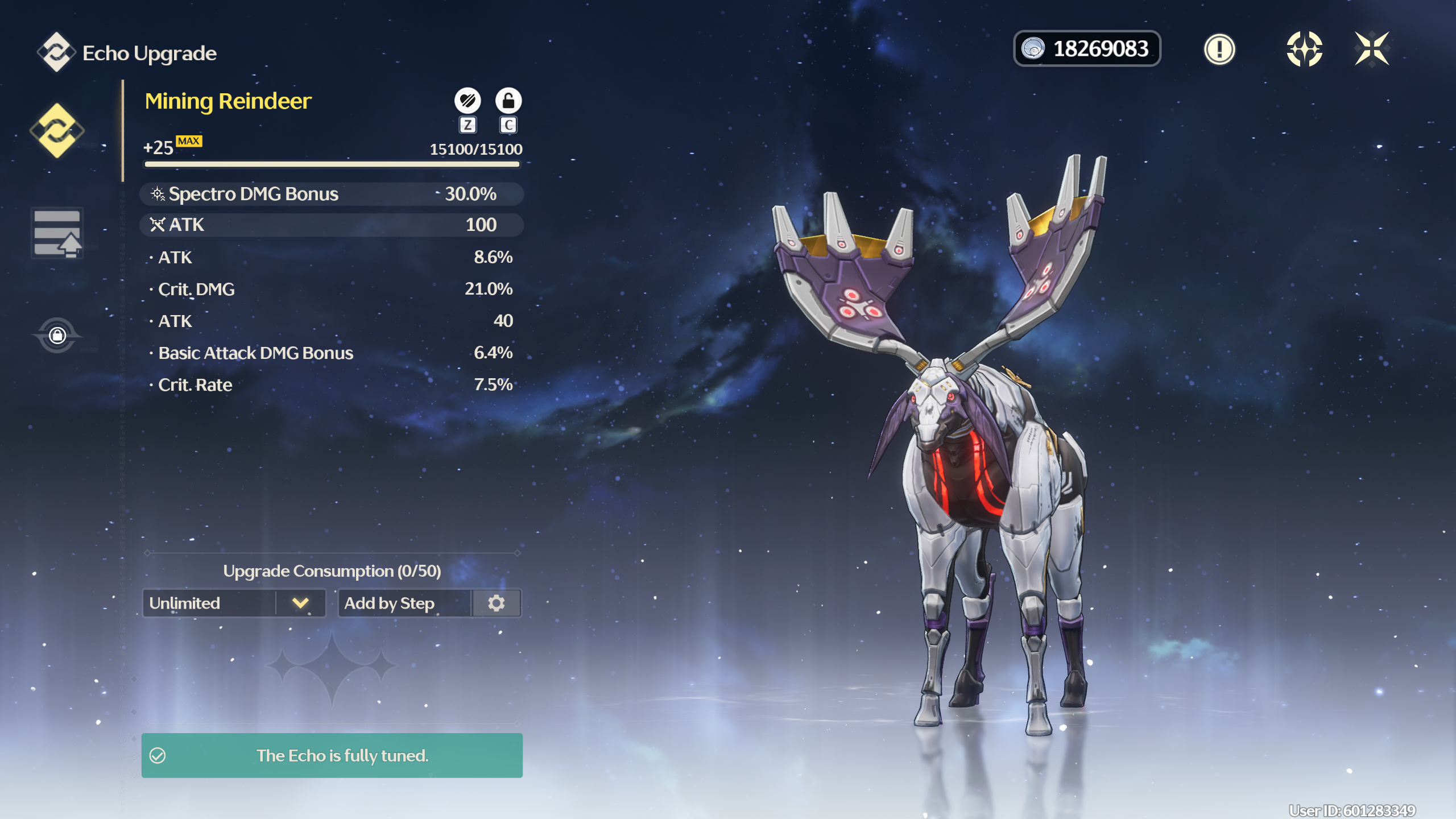1456x819 pixels.
Task: Click the four-star compass icon in top bar
Action: coord(1304,49)
